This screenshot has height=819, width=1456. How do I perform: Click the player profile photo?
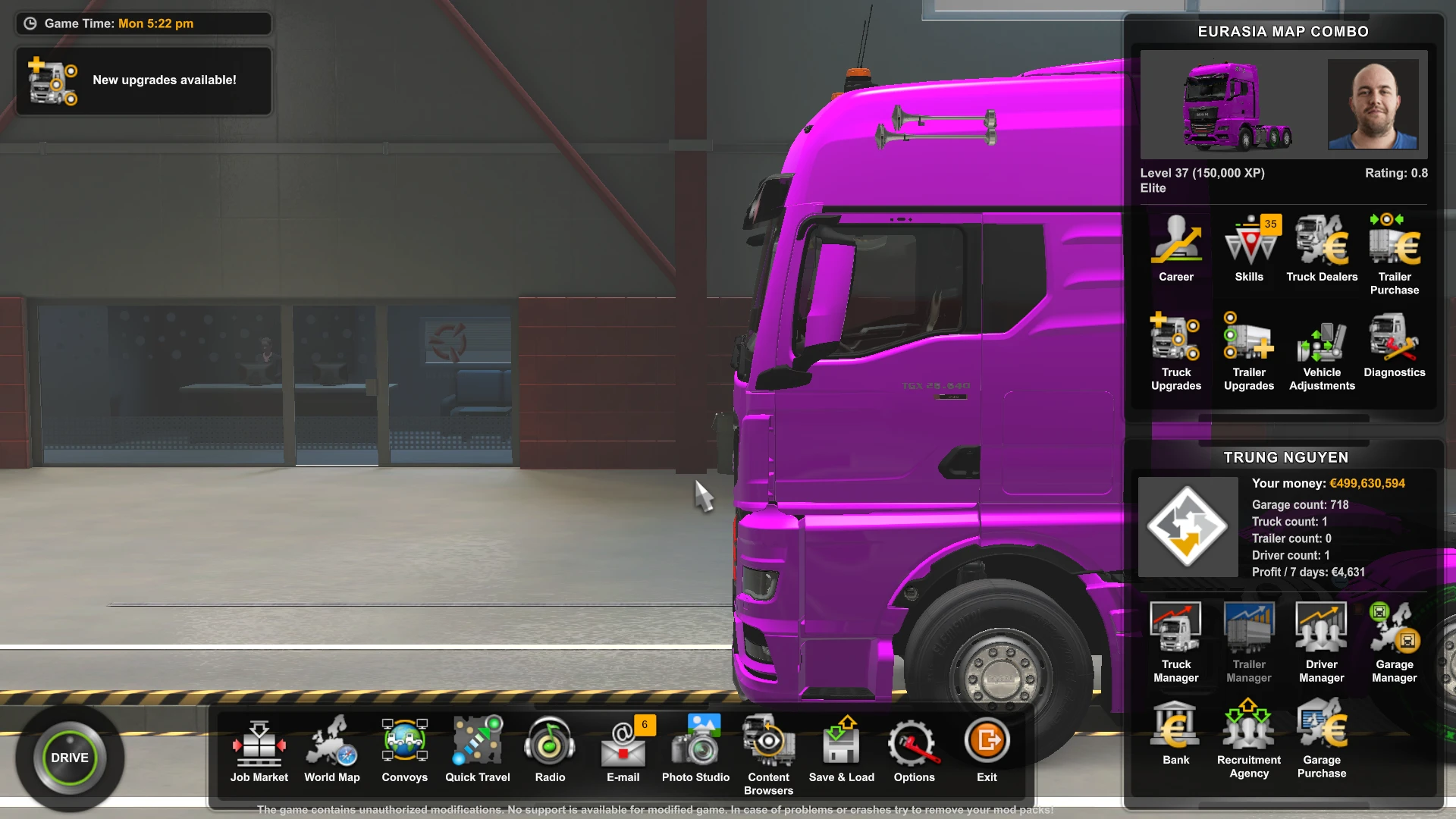(x=1373, y=105)
